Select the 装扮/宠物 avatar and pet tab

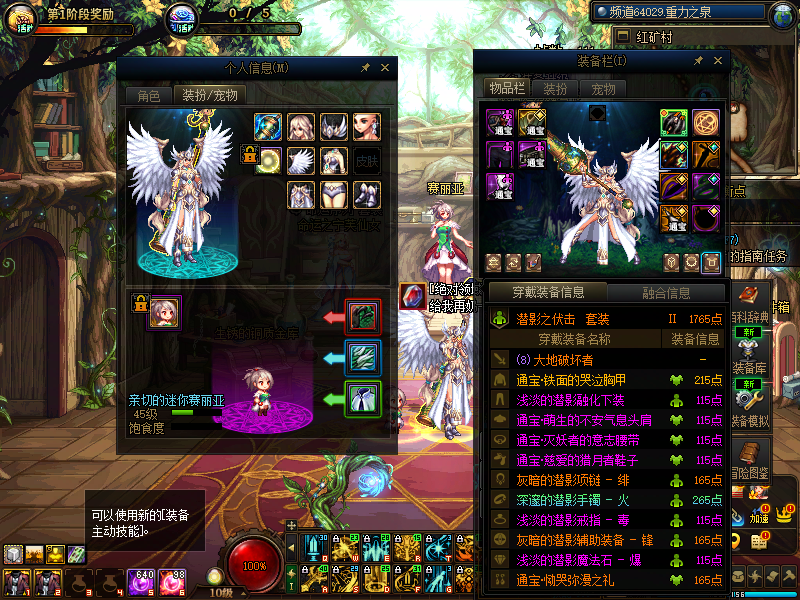click(209, 96)
